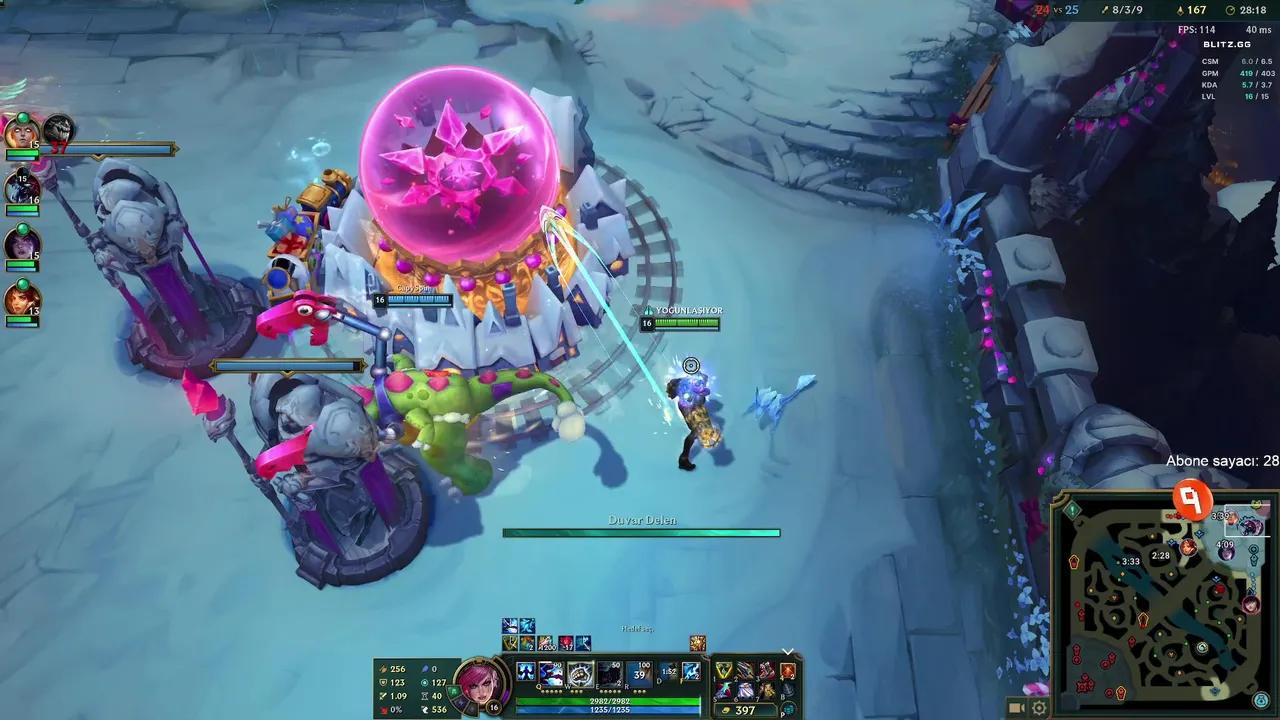Screen dimensions: 1280x720
Task: Click the coin icon next to the gold count
Action: point(726,709)
